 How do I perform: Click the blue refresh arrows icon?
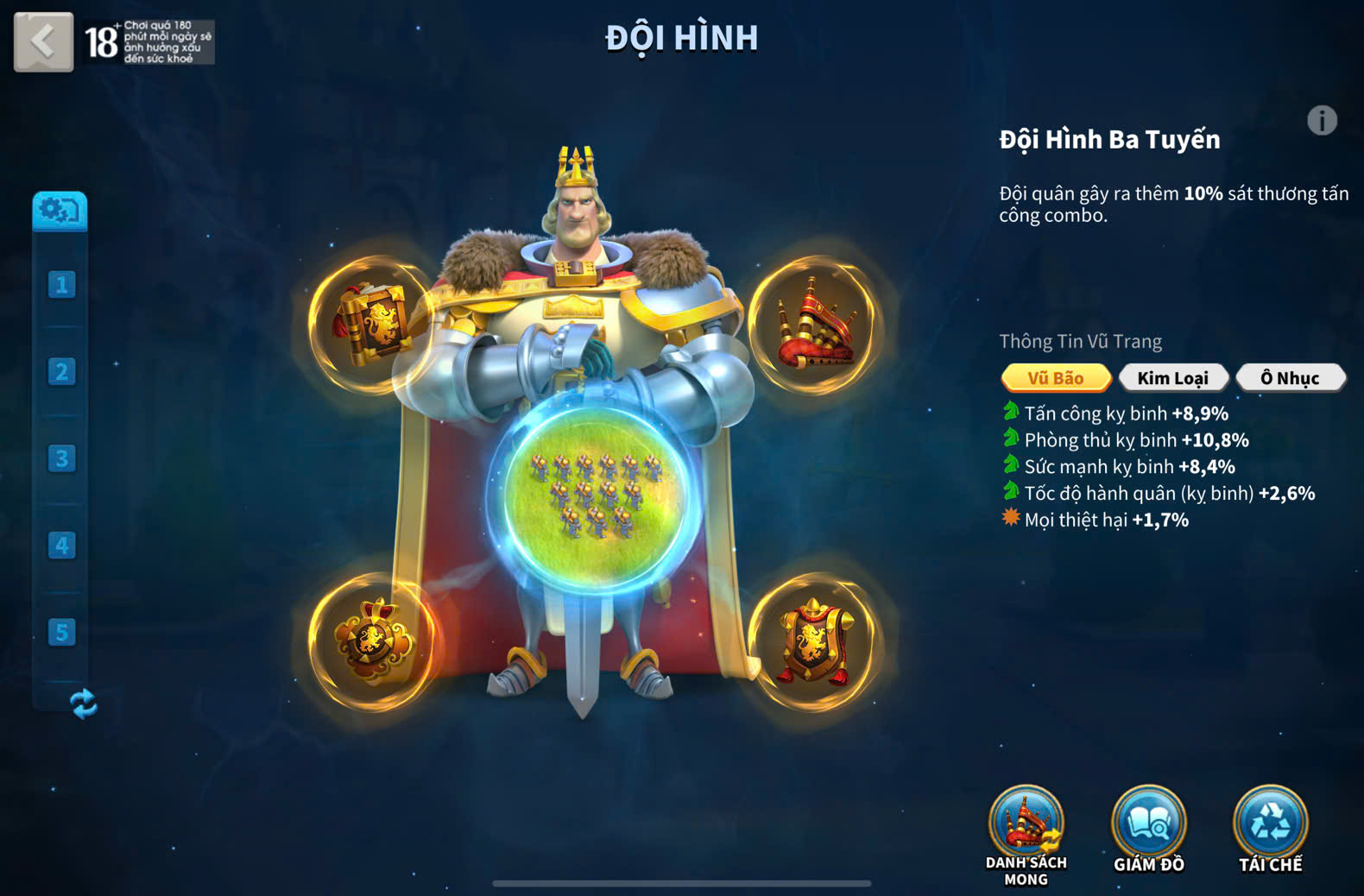(83, 704)
